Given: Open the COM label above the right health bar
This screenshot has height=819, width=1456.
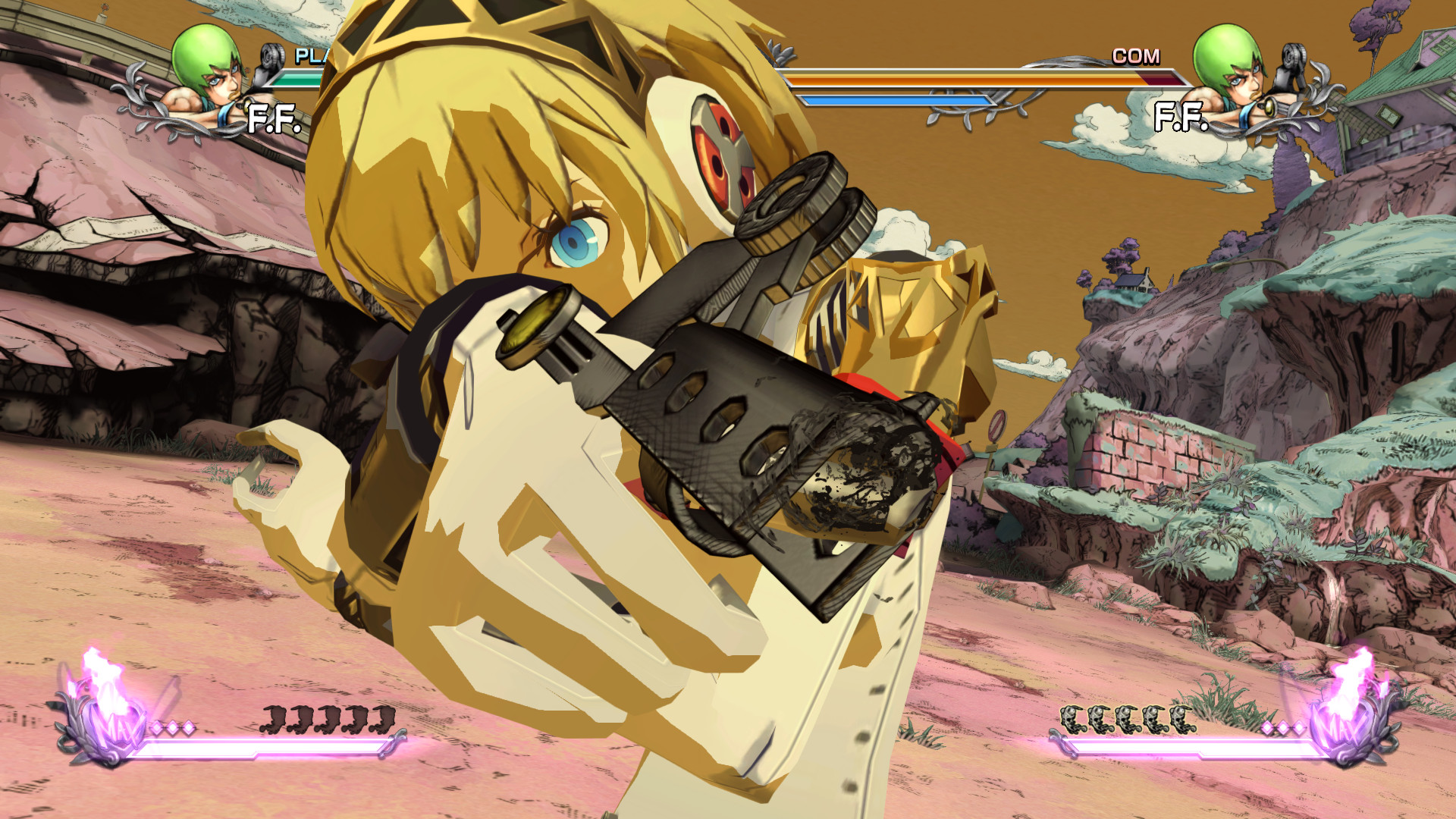Looking at the screenshot, I should [x=1137, y=55].
